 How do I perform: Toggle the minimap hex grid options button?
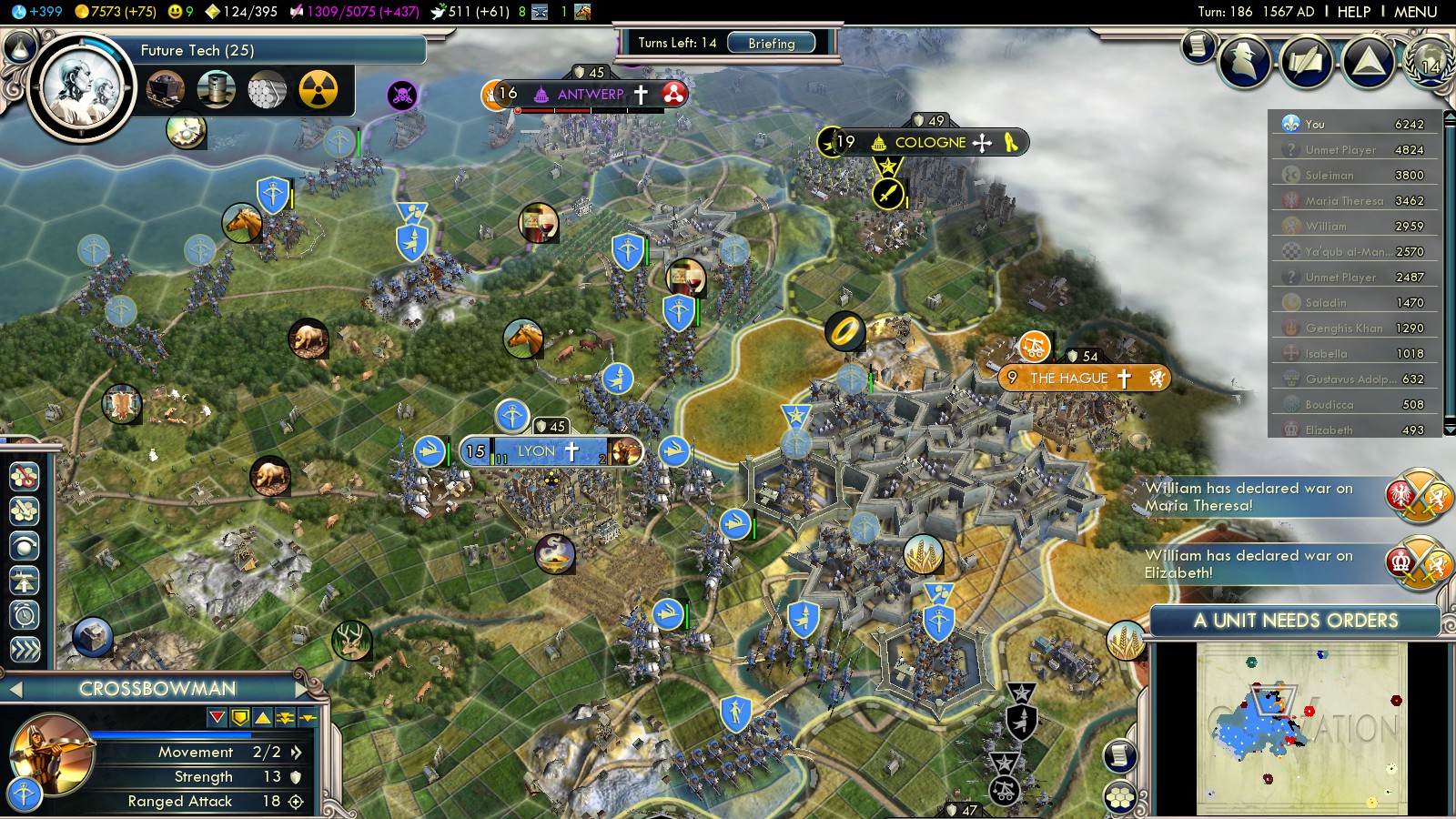(x=1120, y=798)
